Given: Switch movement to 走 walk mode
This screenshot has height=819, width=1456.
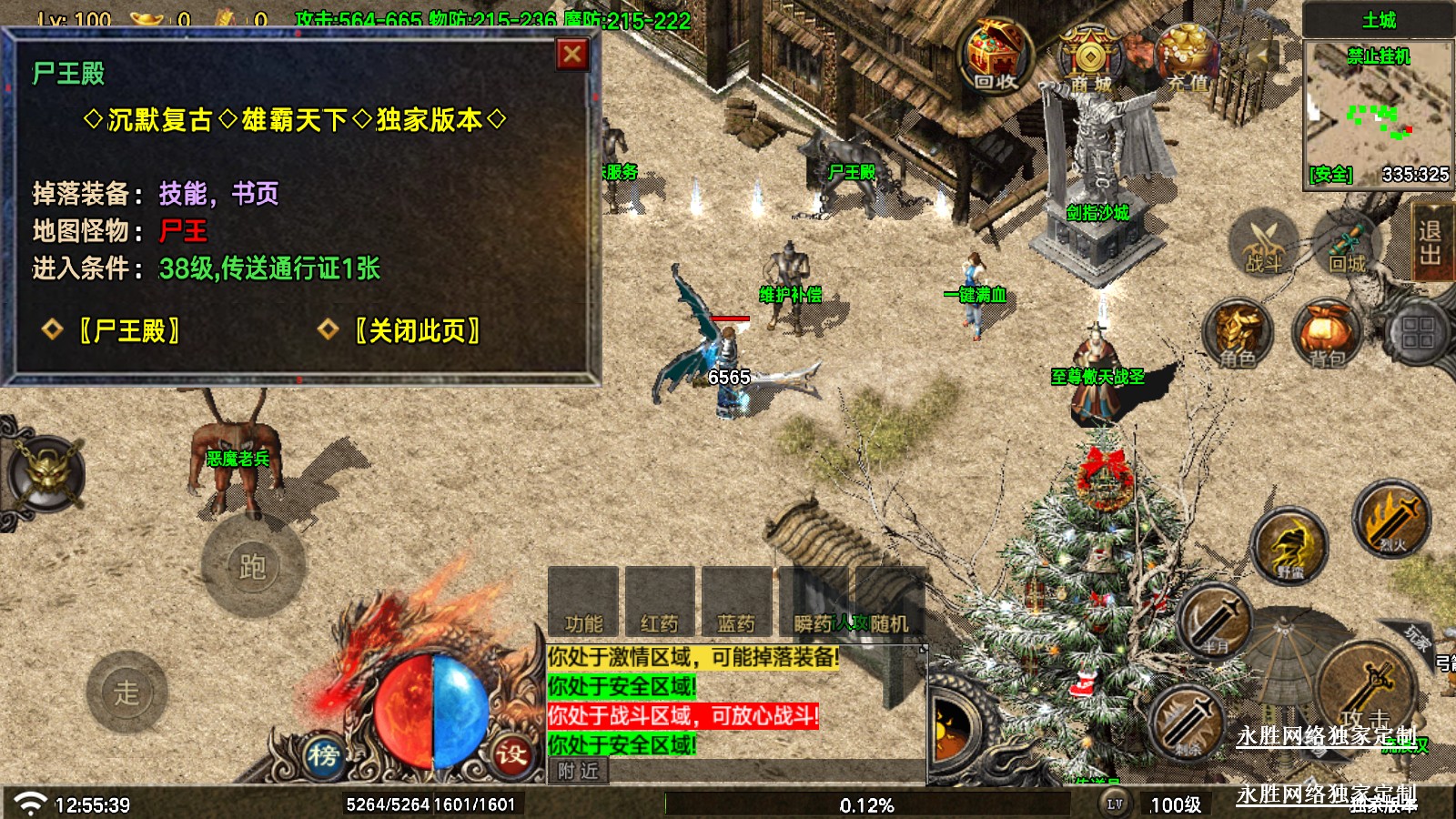Looking at the screenshot, I should click(x=126, y=693).
